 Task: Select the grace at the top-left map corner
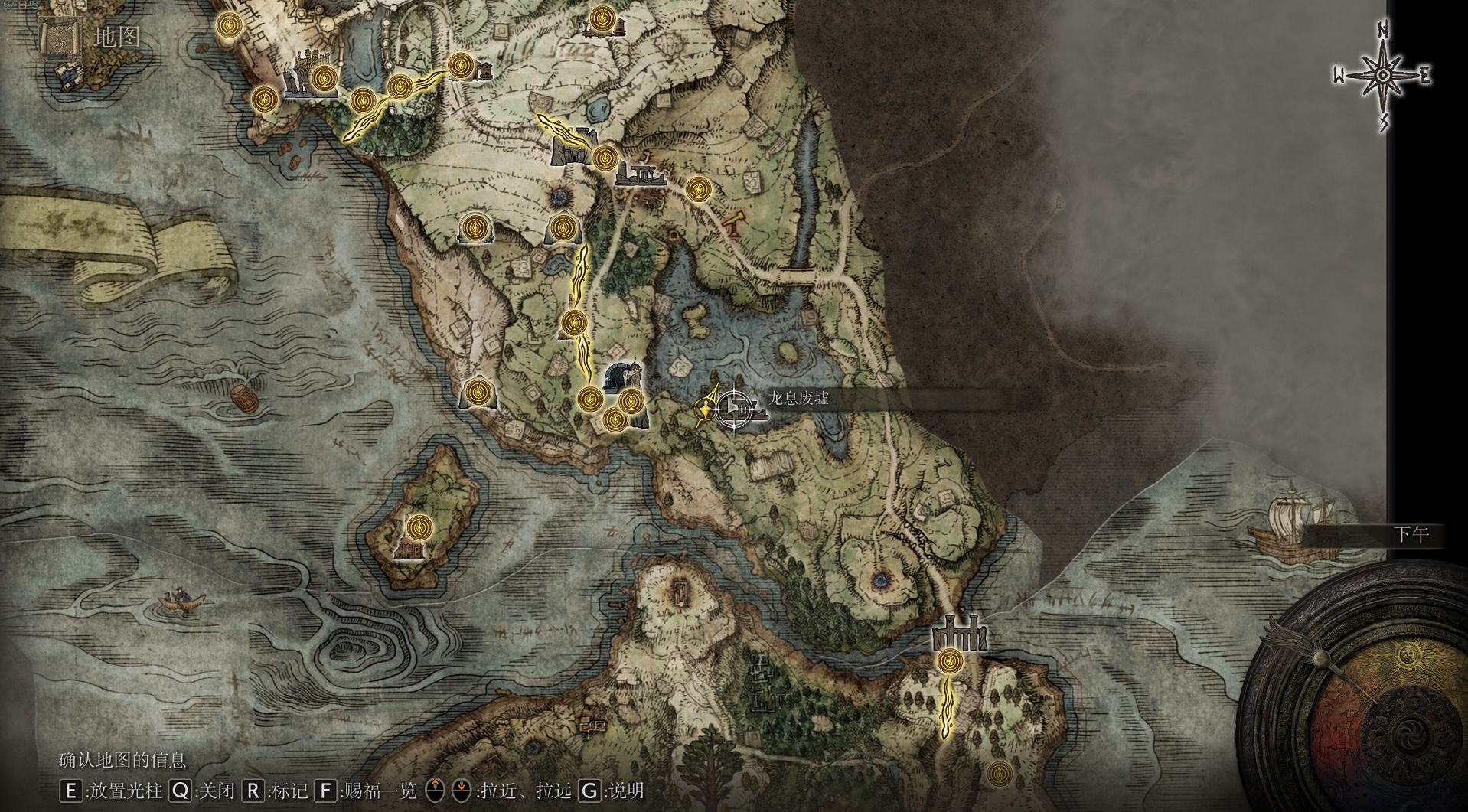227,26
